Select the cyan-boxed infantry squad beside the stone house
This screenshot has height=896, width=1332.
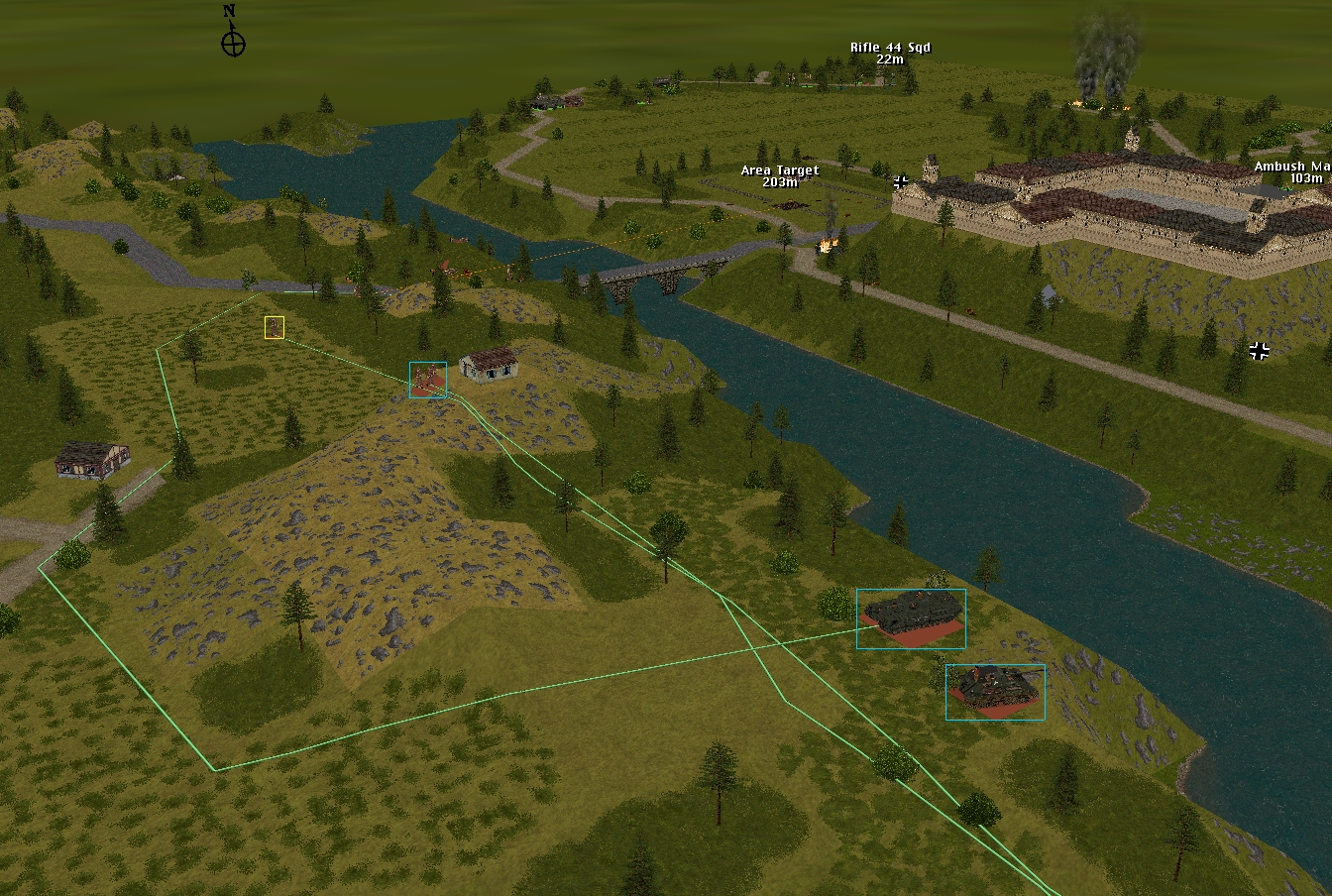pyautogui.click(x=428, y=380)
